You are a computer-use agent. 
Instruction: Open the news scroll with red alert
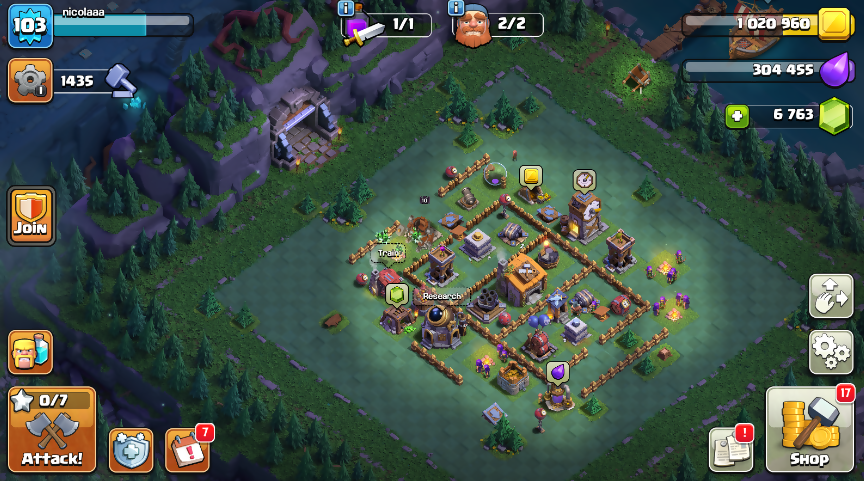tap(731, 449)
